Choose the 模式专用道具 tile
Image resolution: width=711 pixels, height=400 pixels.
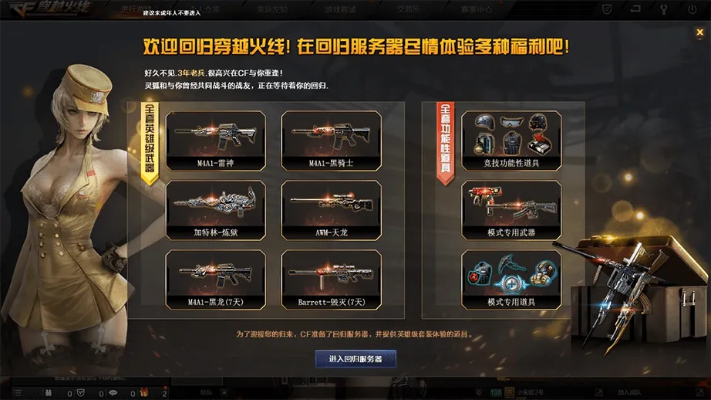(510, 279)
